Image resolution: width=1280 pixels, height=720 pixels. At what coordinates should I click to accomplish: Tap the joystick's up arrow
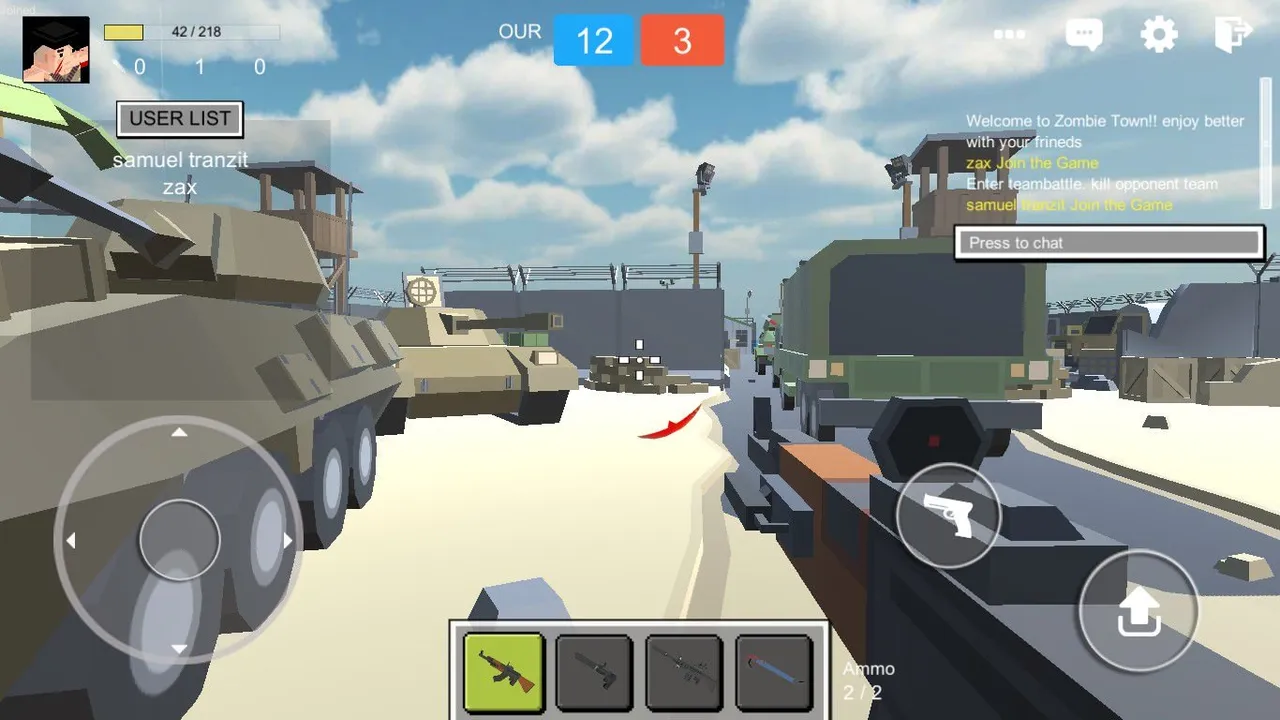tap(179, 433)
